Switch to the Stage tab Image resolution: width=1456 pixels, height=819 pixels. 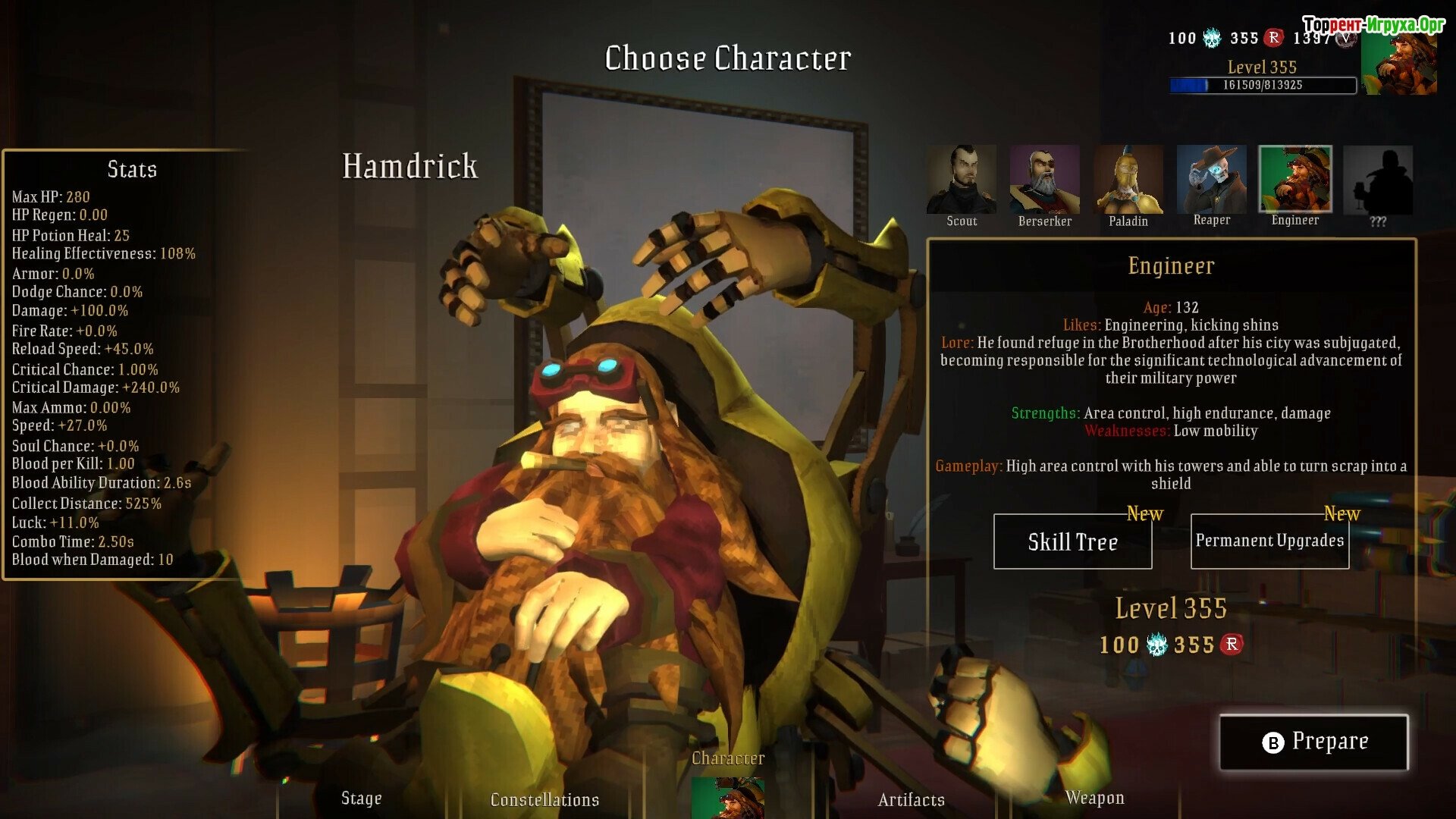(361, 798)
